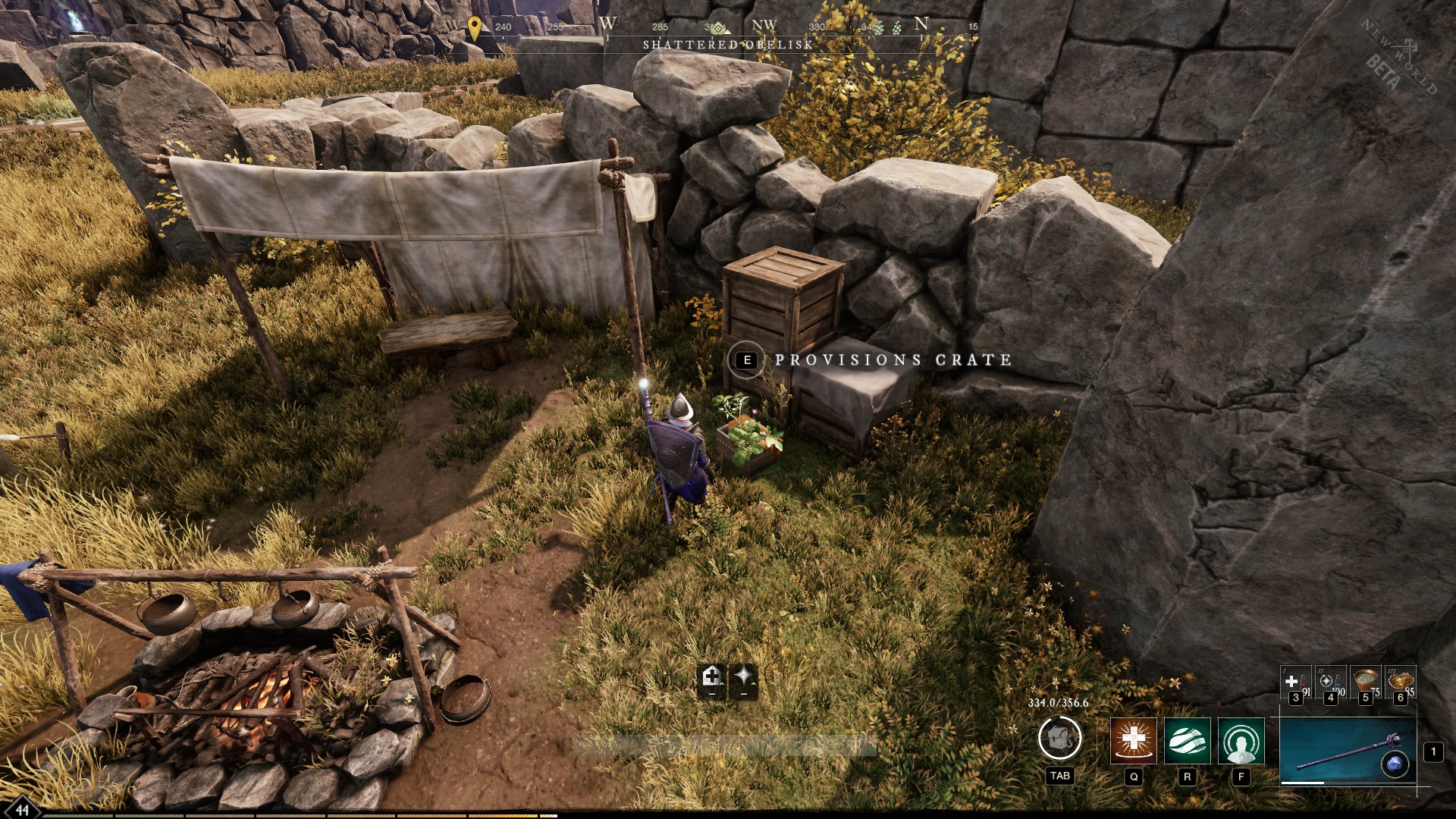Screen dimensions: 1456x819
Task: Click the Shattered Obelisk location title
Action: [727, 44]
